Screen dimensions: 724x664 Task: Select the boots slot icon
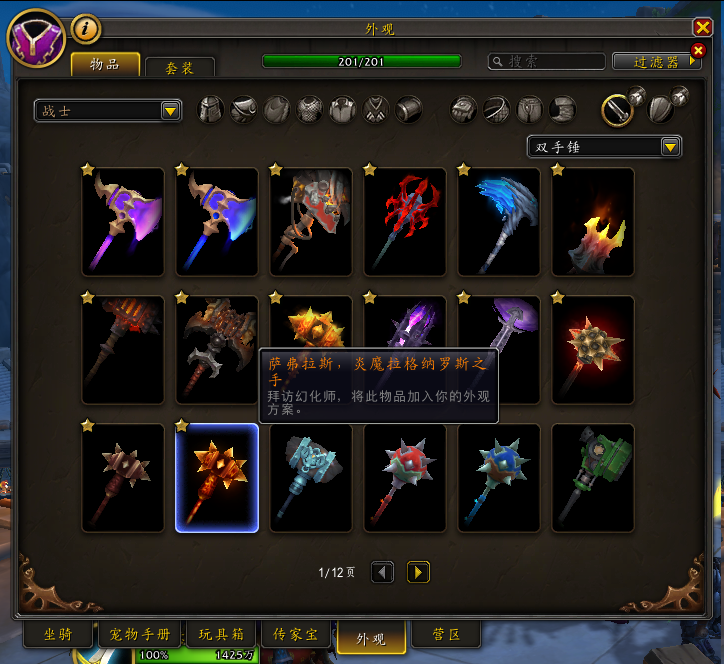[563, 109]
